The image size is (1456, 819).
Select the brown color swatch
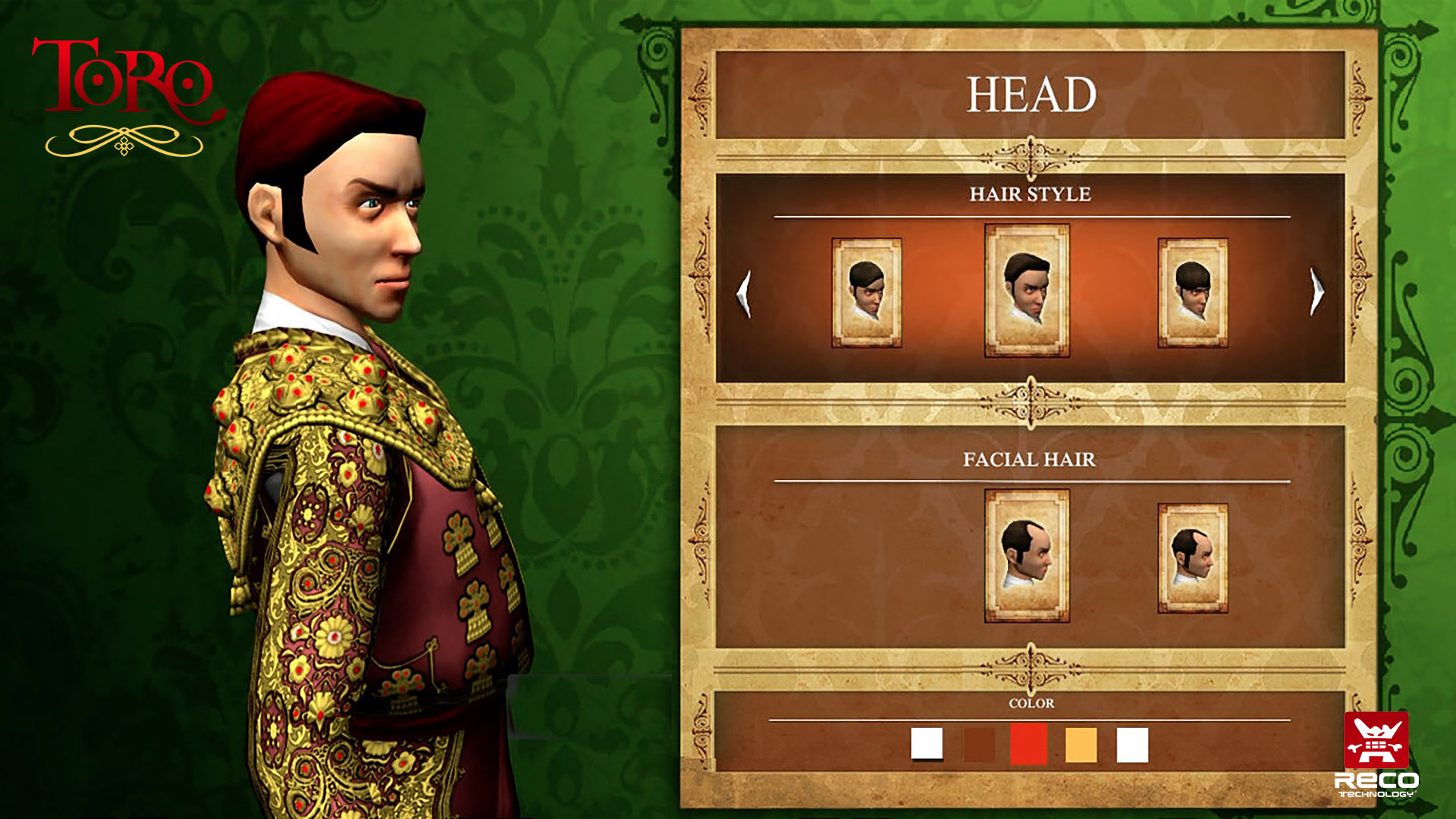pos(978,745)
